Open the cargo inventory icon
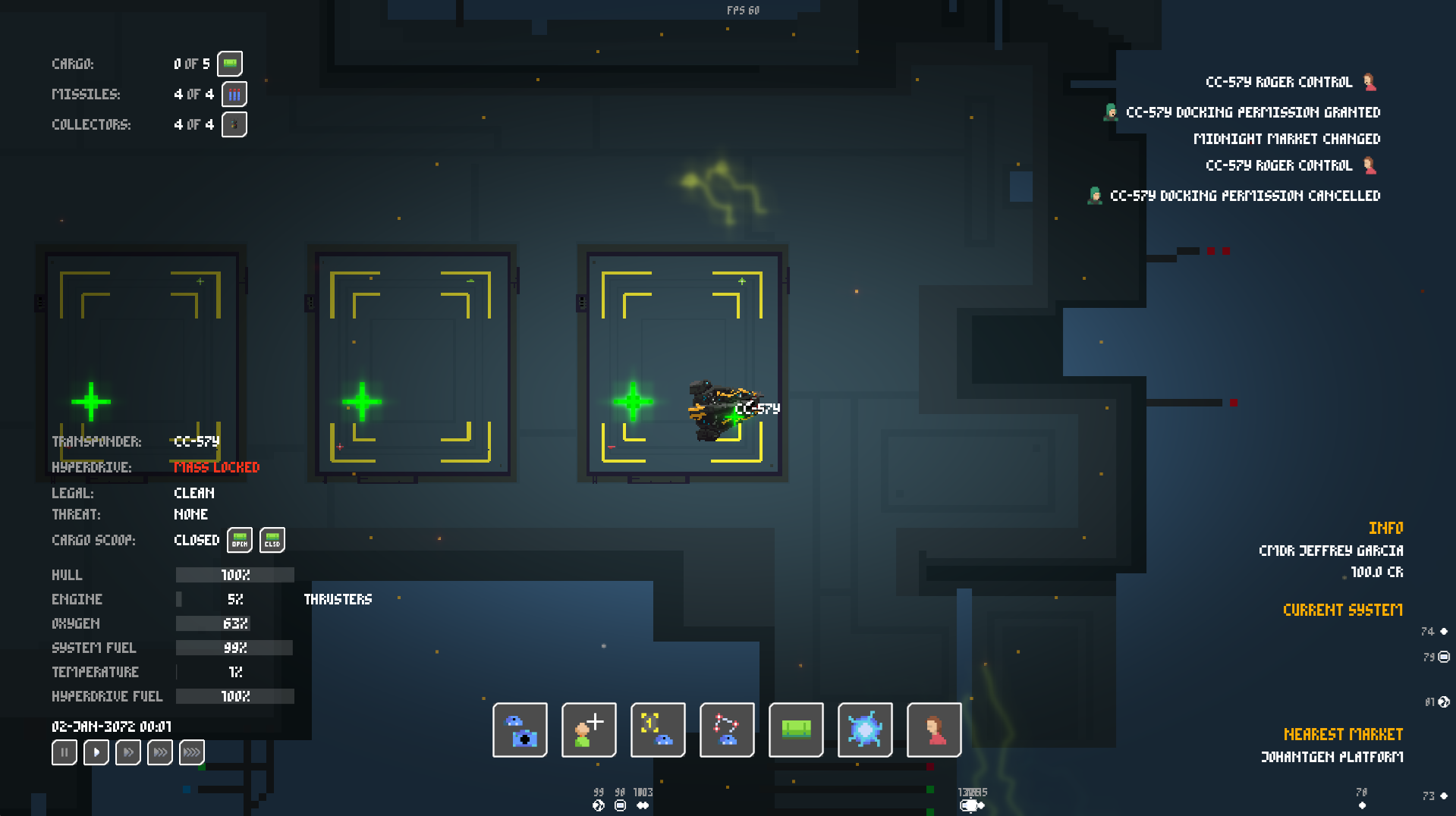 click(795, 730)
